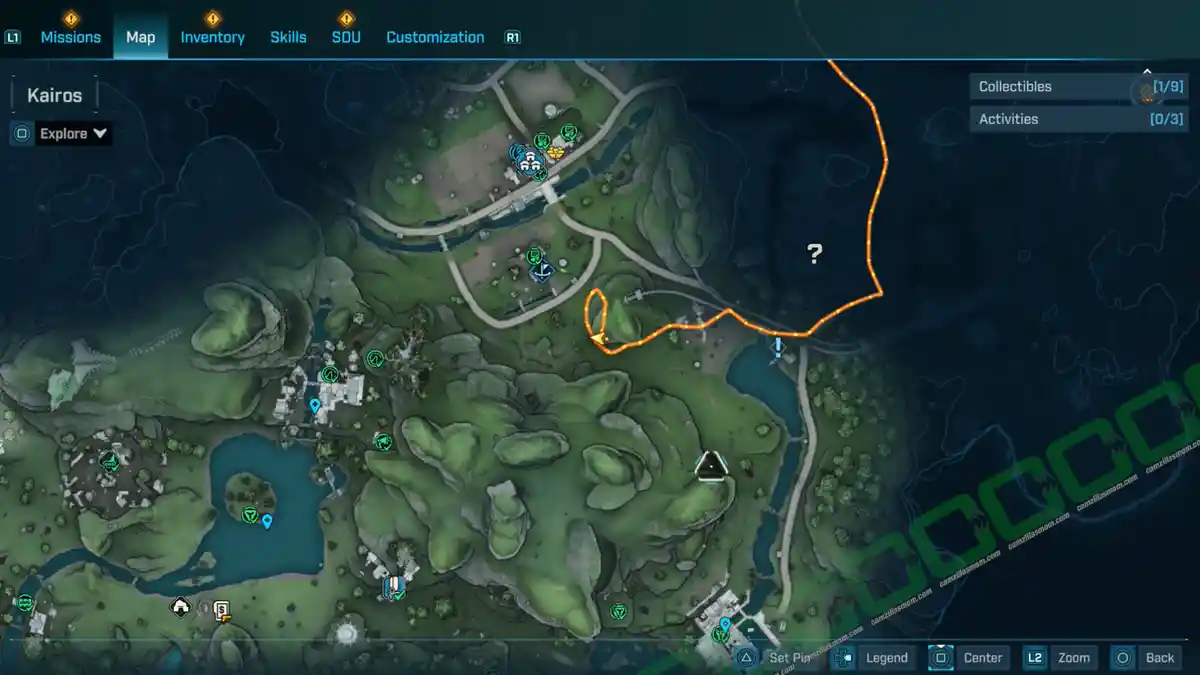Click the white house marker
Image resolution: width=1200 pixels, height=675 pixels.
pyautogui.click(x=181, y=606)
